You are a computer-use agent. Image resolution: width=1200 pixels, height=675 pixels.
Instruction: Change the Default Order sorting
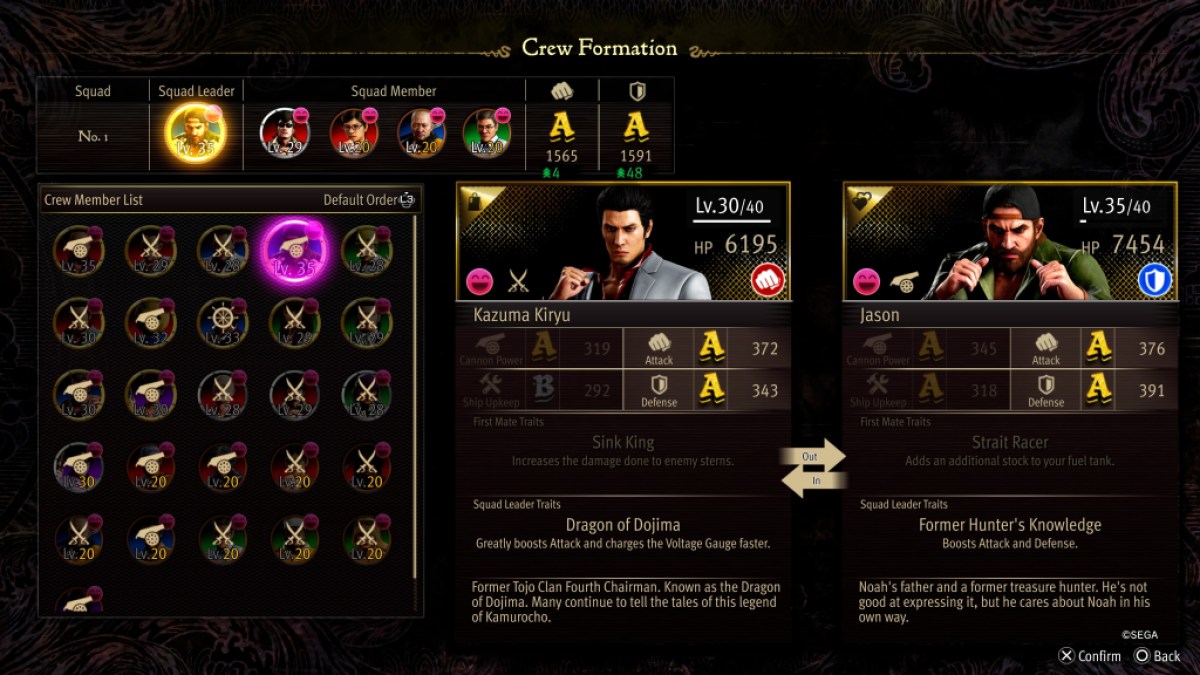368,200
